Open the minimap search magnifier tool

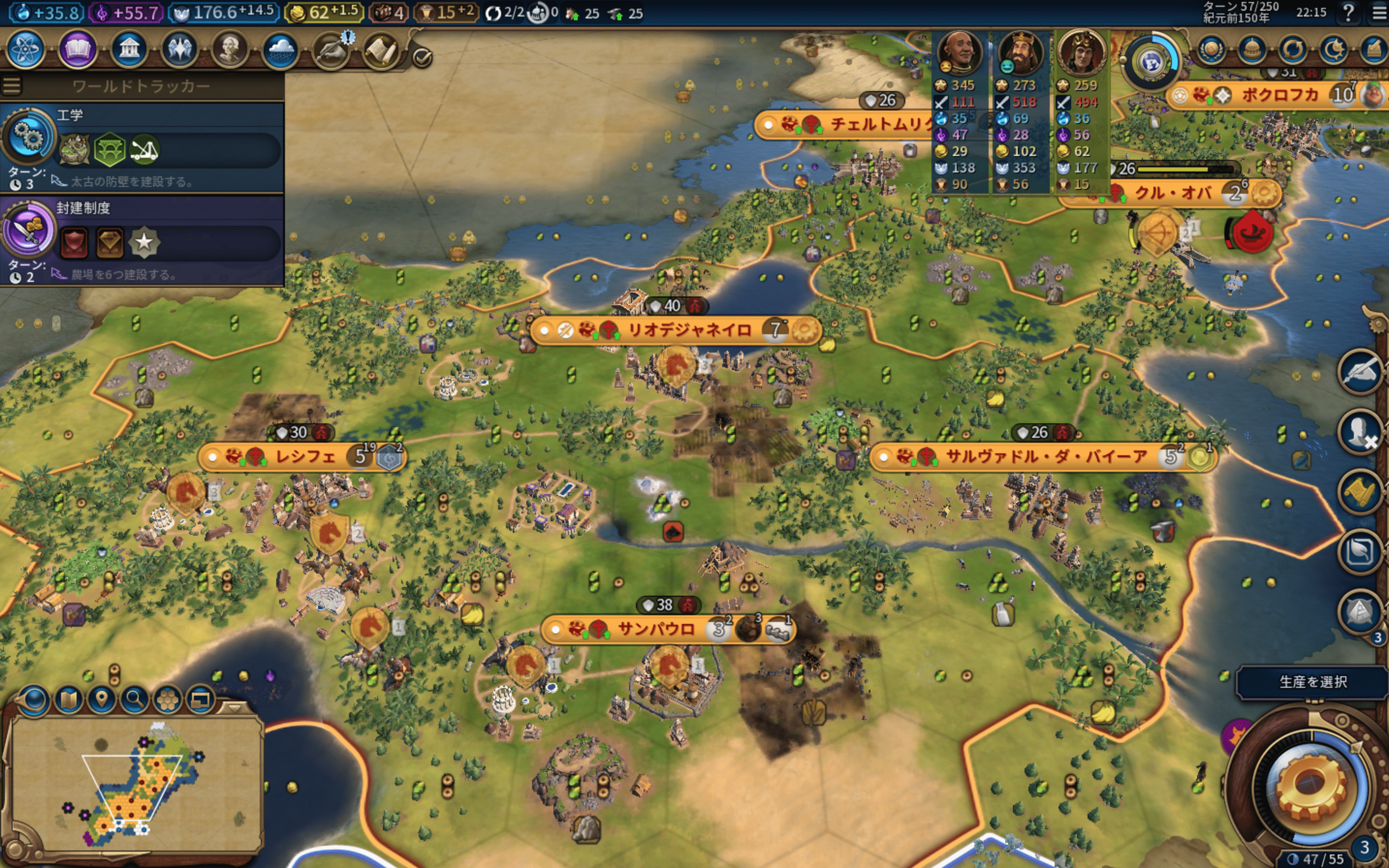pos(134,699)
